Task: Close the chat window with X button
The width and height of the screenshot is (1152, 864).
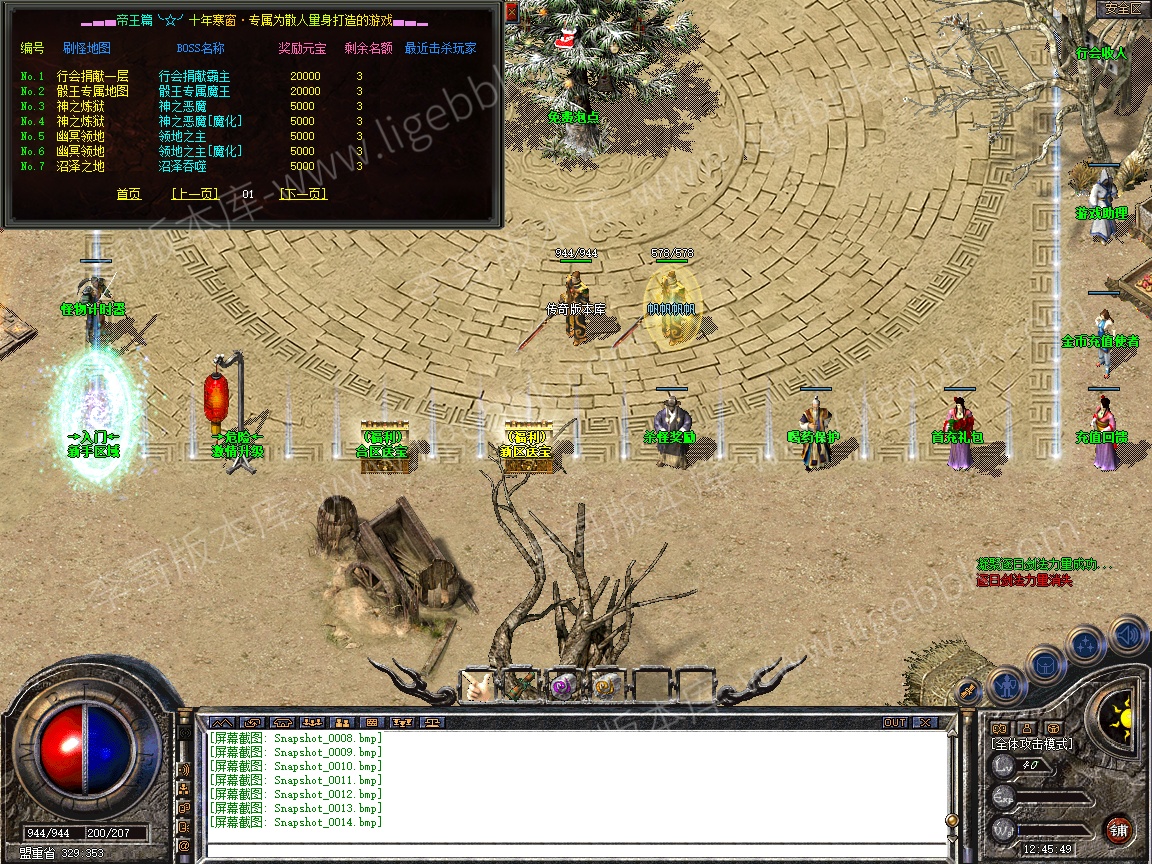Action: [x=925, y=722]
